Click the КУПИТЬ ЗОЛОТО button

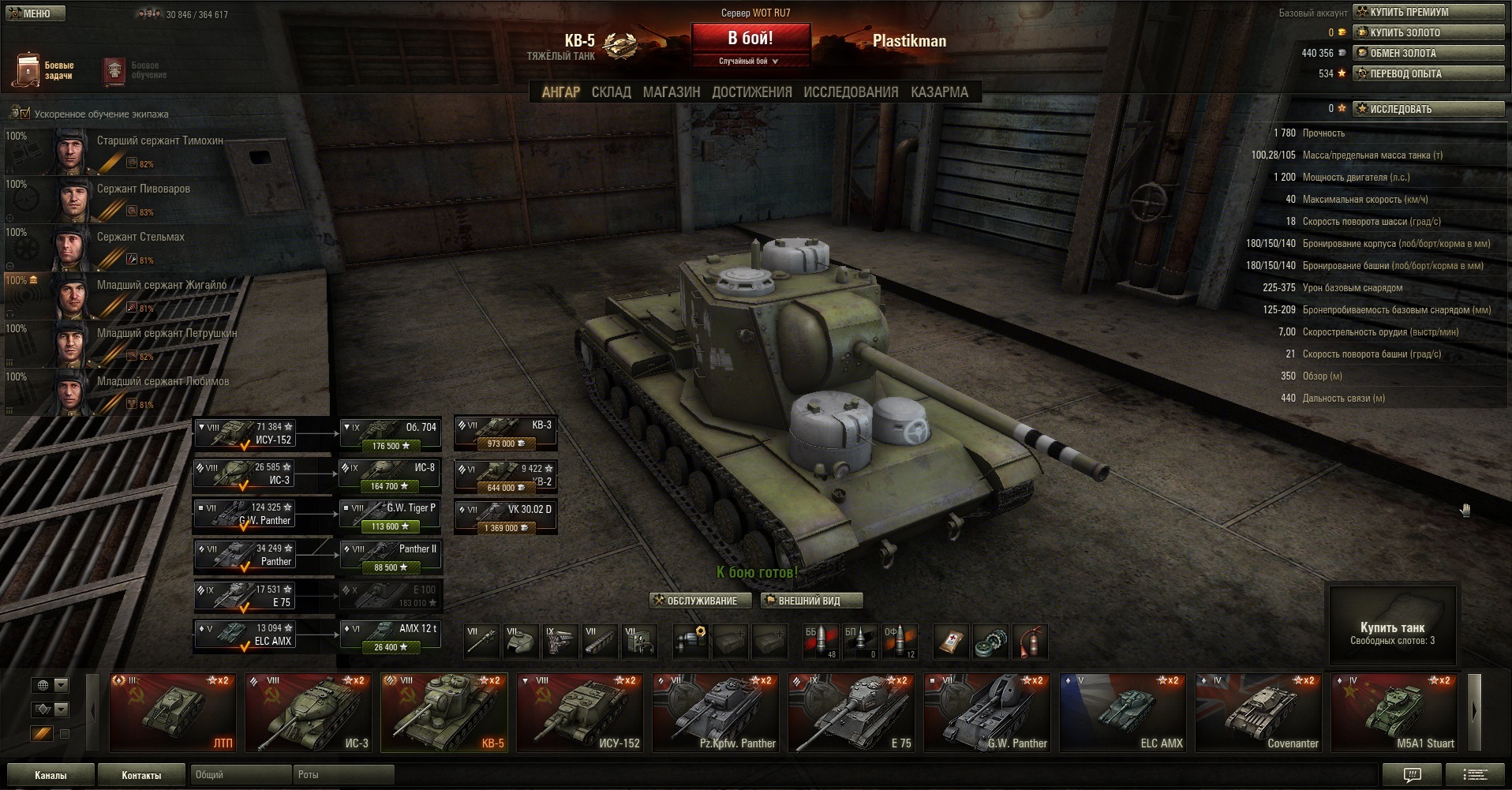(1428, 32)
